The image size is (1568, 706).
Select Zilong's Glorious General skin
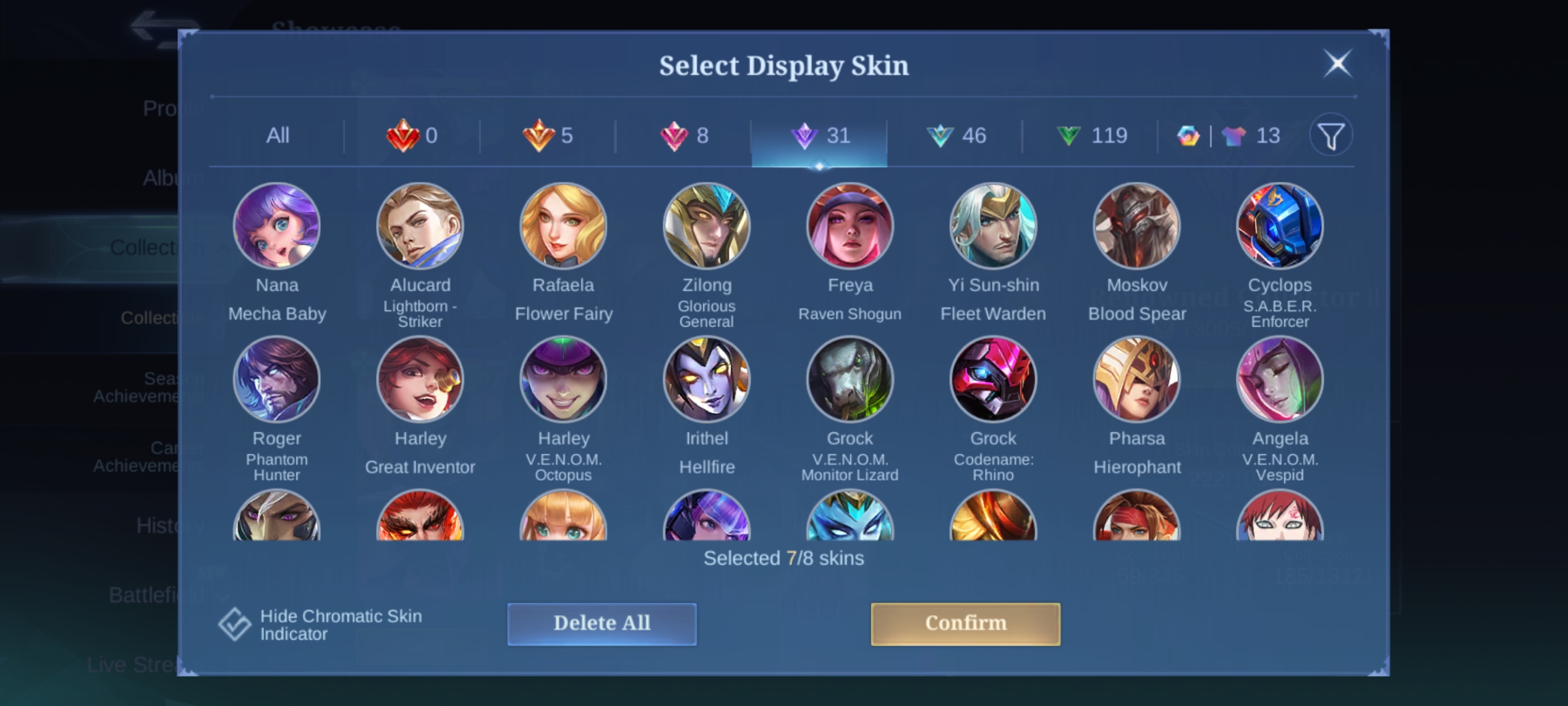(x=706, y=226)
